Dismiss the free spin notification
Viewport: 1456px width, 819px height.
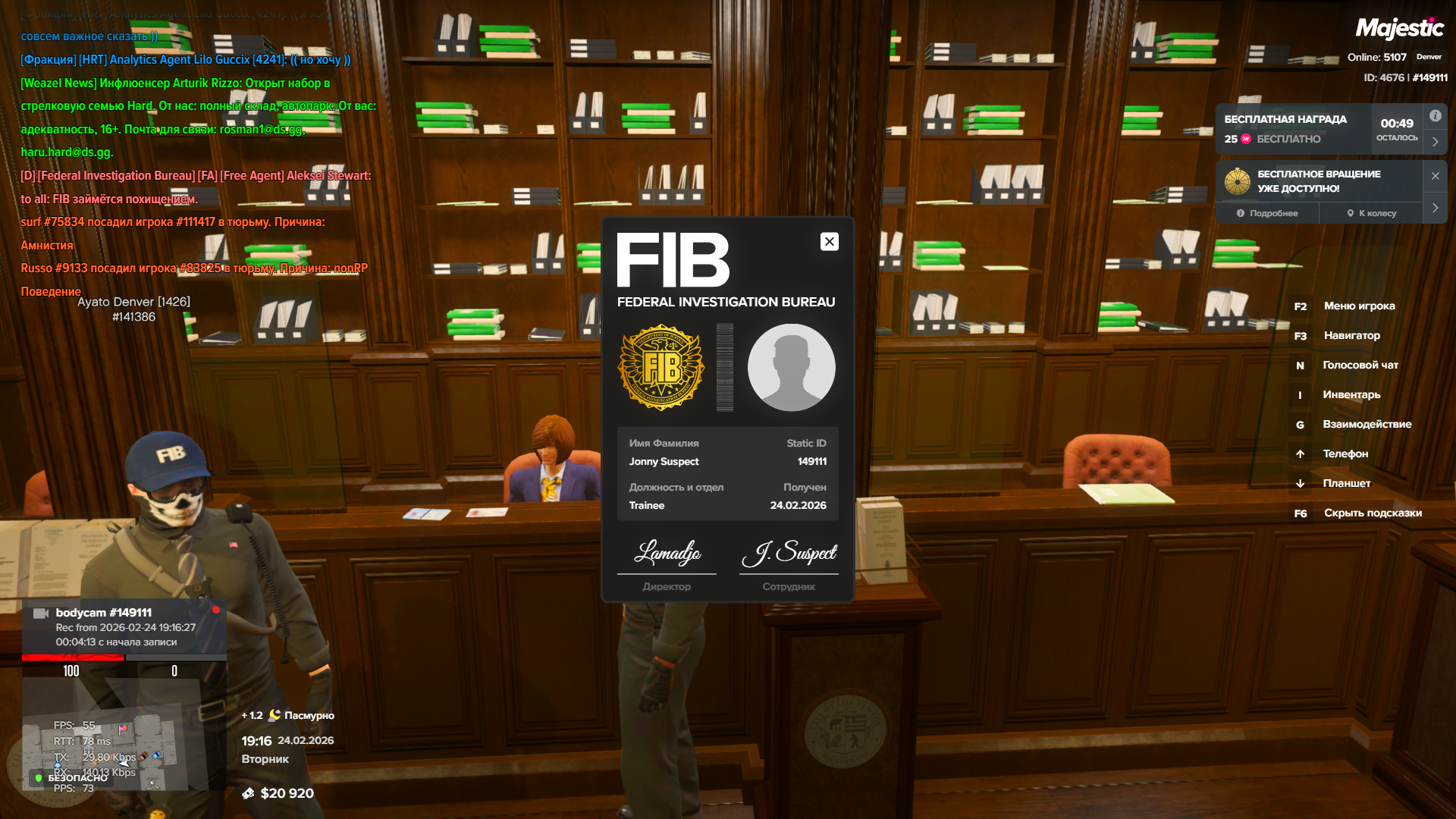(1435, 176)
